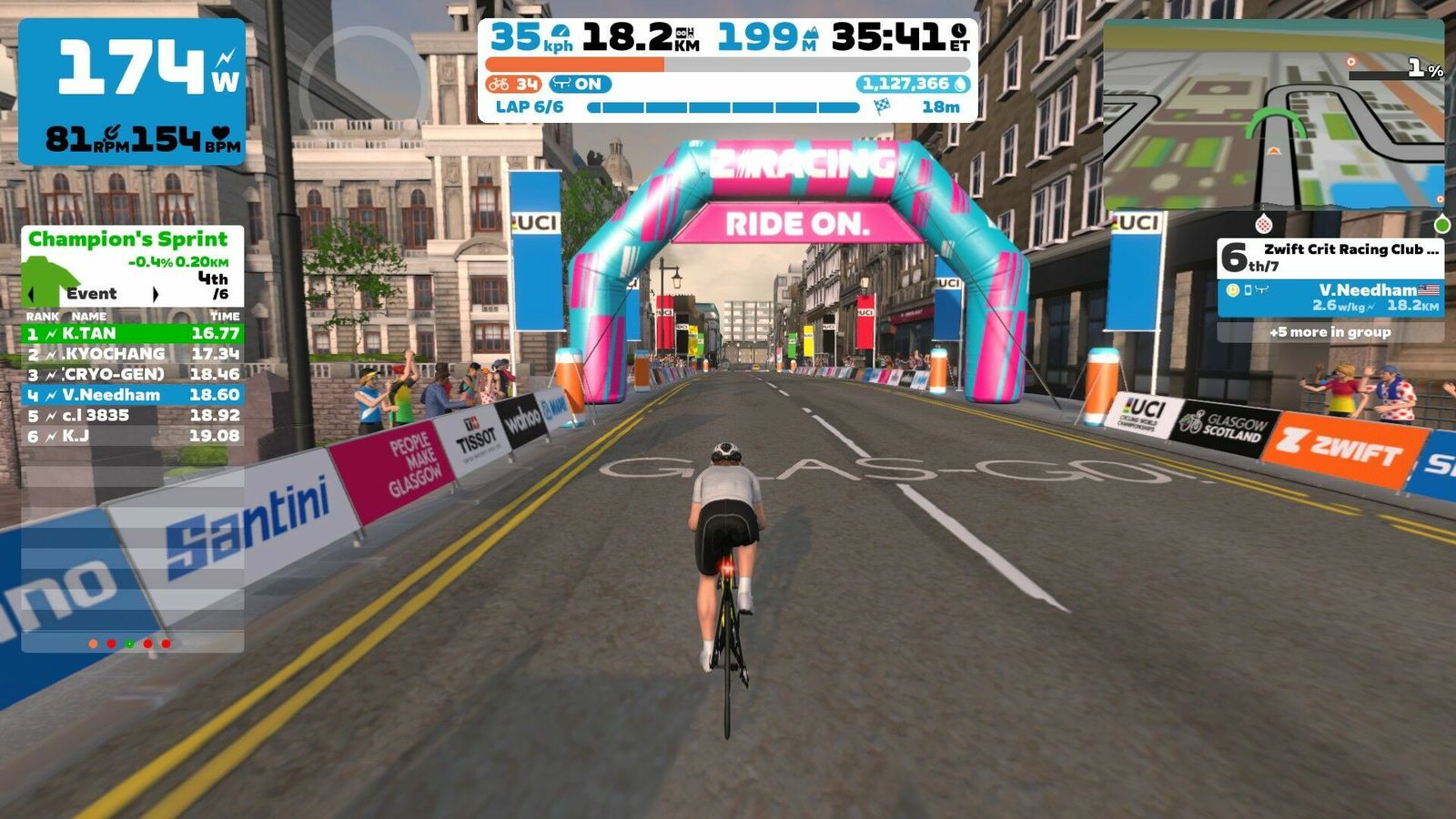The height and width of the screenshot is (819, 1456).
Task: Click the power-up ring circle
Action: tap(363, 78)
